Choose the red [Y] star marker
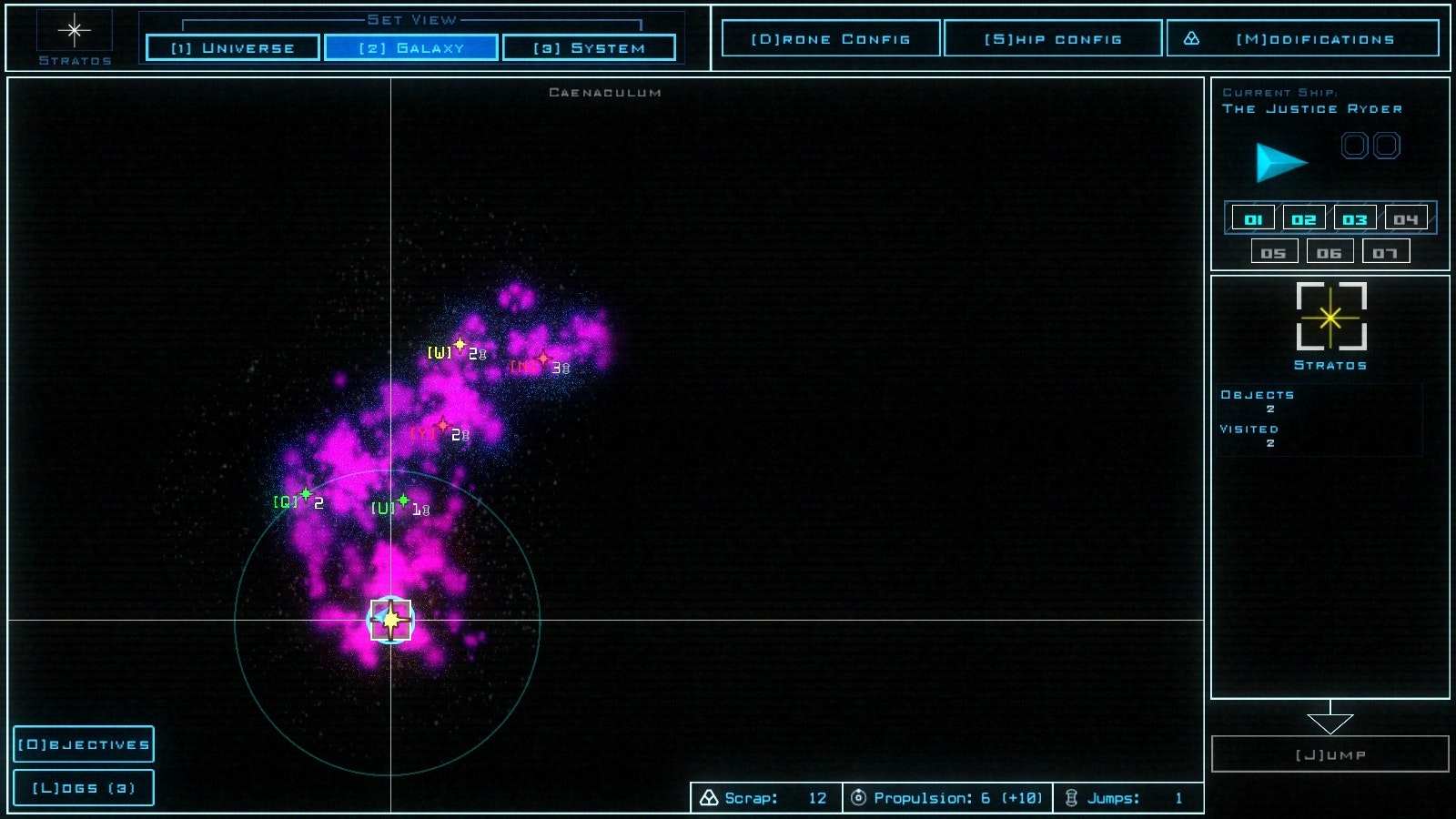1456x819 pixels. tap(443, 425)
